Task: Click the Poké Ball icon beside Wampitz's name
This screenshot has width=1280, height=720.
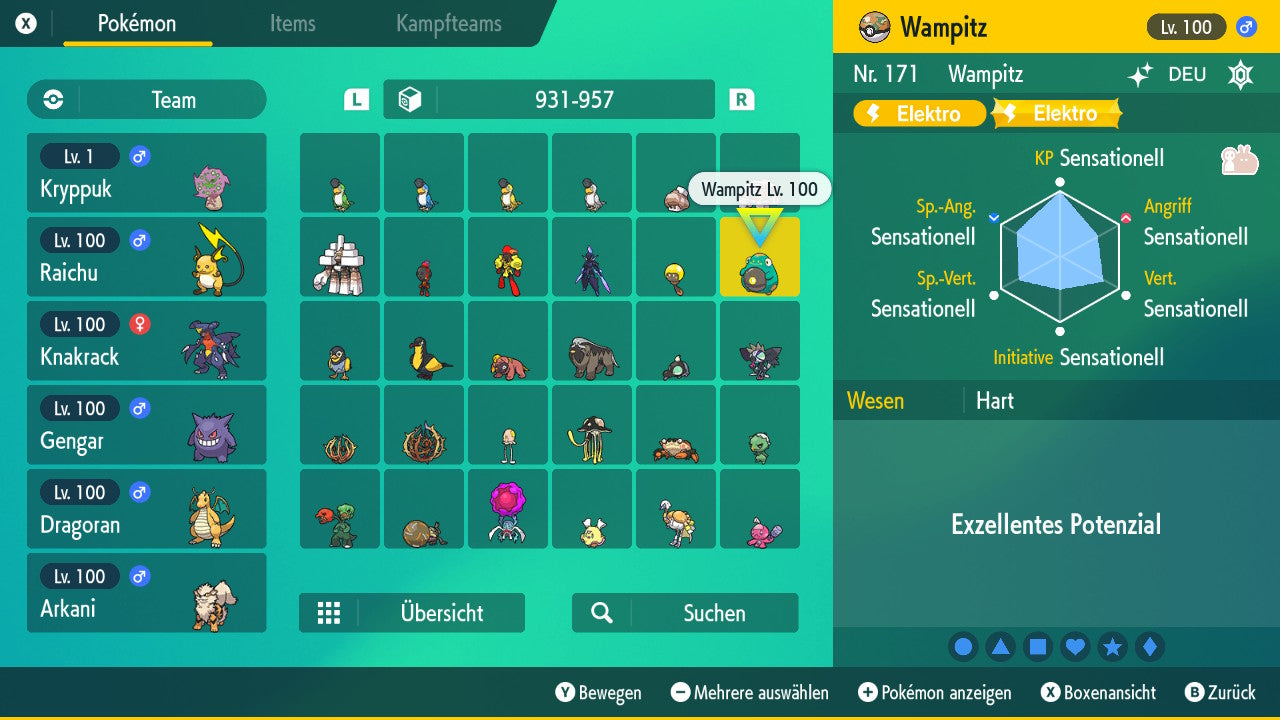Action: 875,27
